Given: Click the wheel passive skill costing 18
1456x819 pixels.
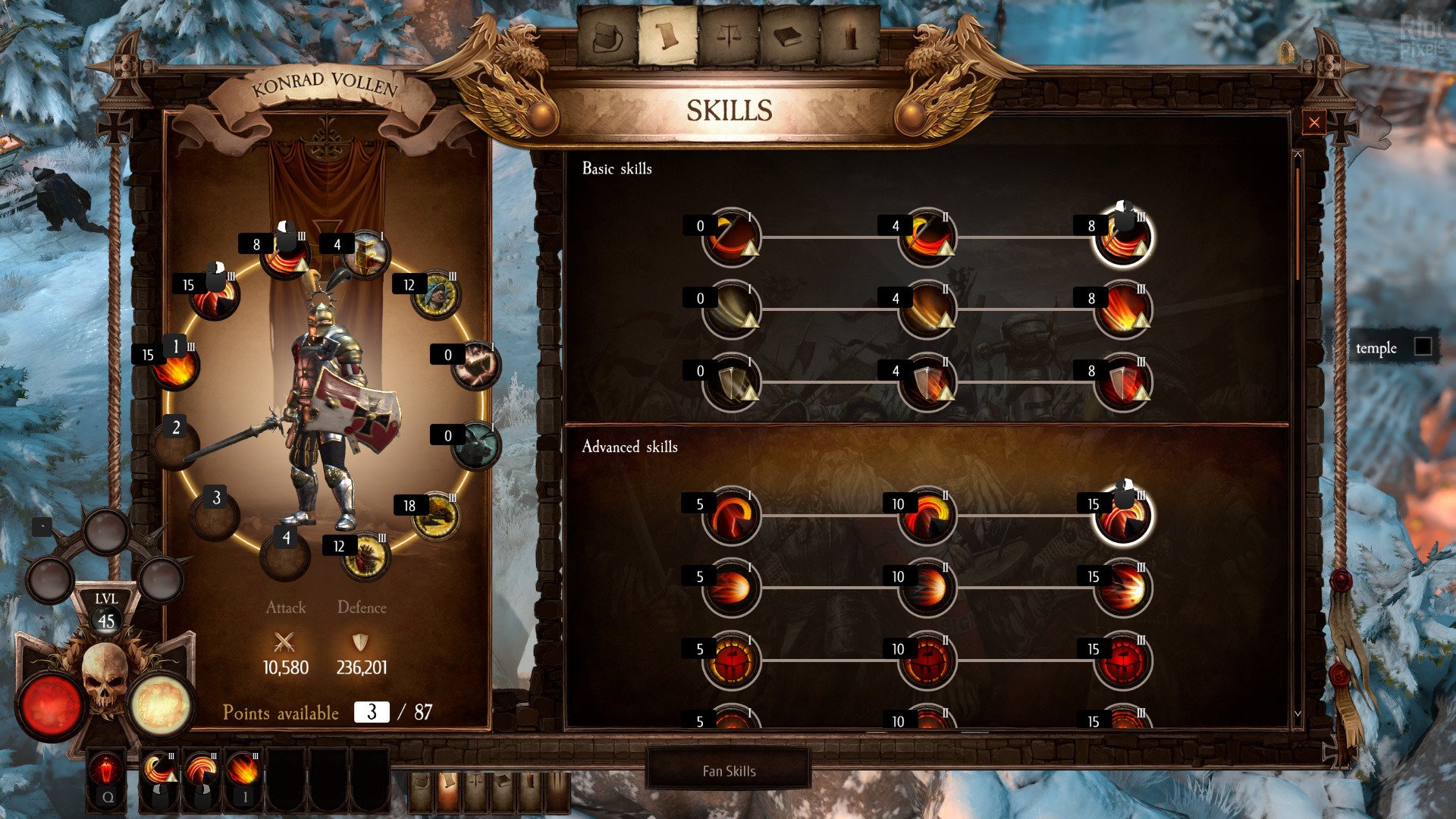Looking at the screenshot, I should (435, 516).
